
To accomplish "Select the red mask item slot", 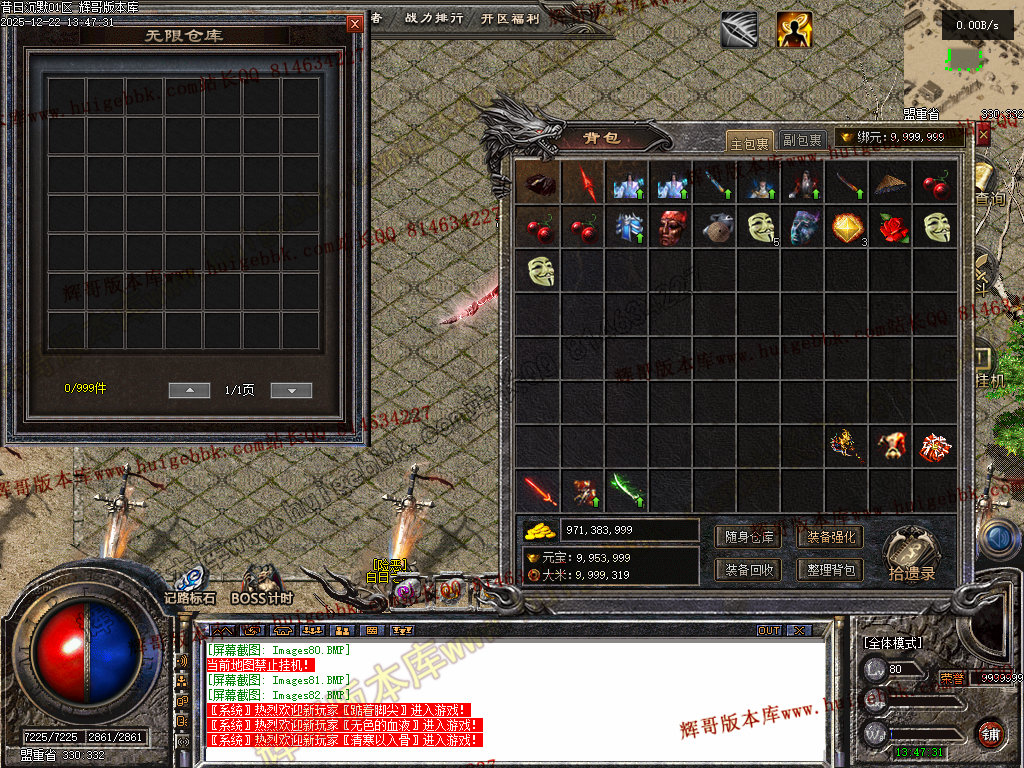I will coord(671,227).
